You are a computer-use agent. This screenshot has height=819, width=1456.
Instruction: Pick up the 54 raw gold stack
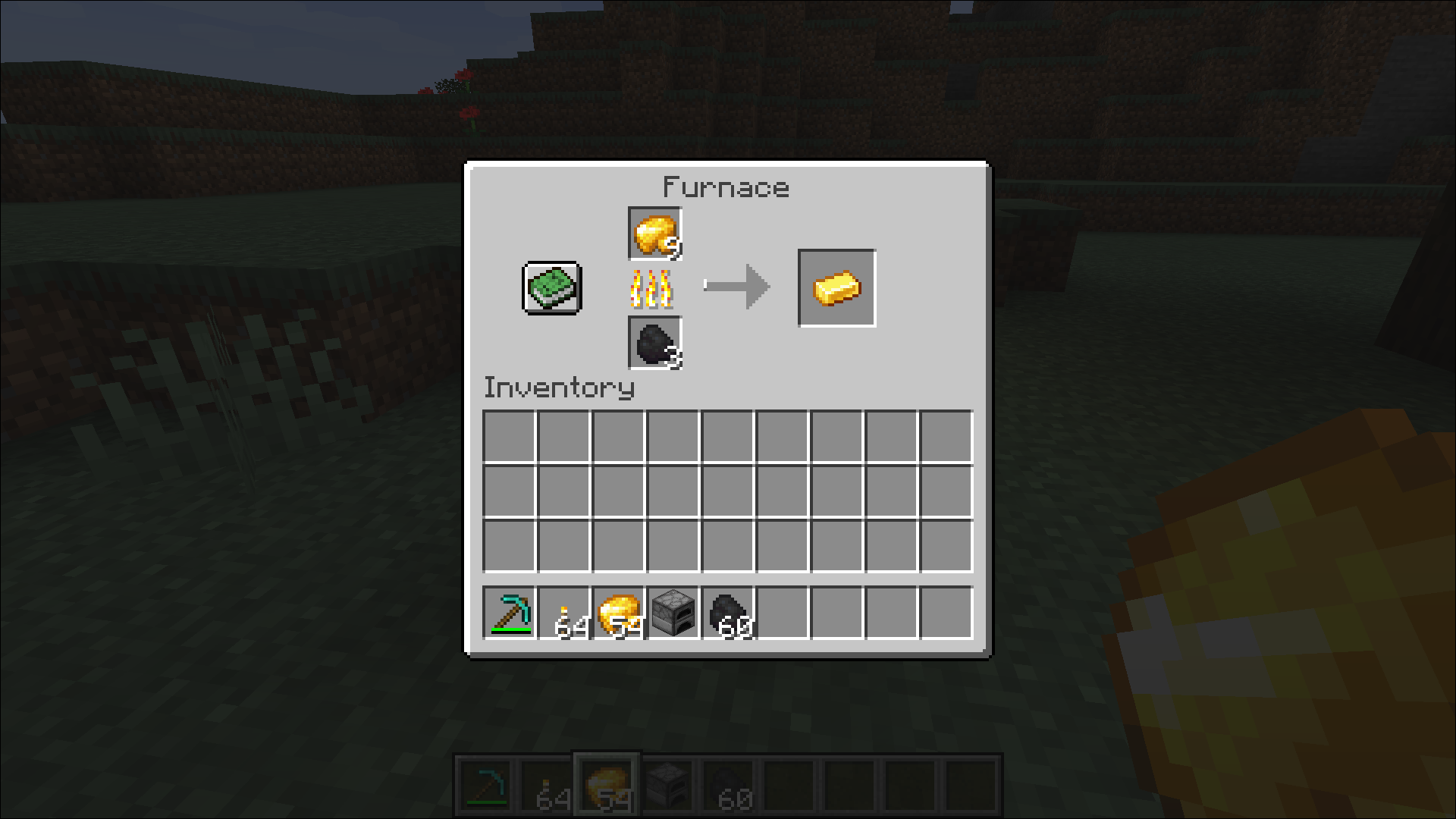619,613
